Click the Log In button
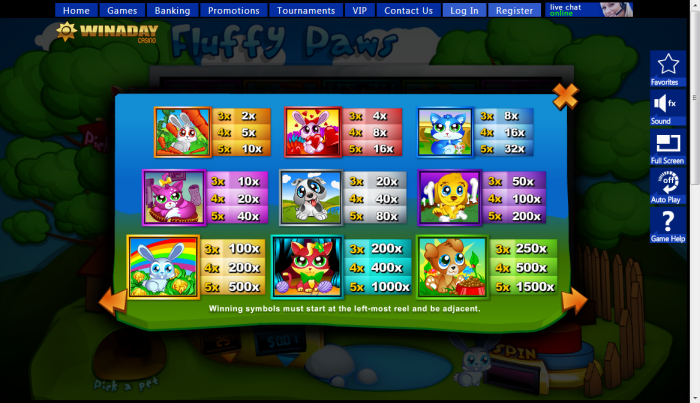Screen dimensions: 700x403 [x=464, y=11]
